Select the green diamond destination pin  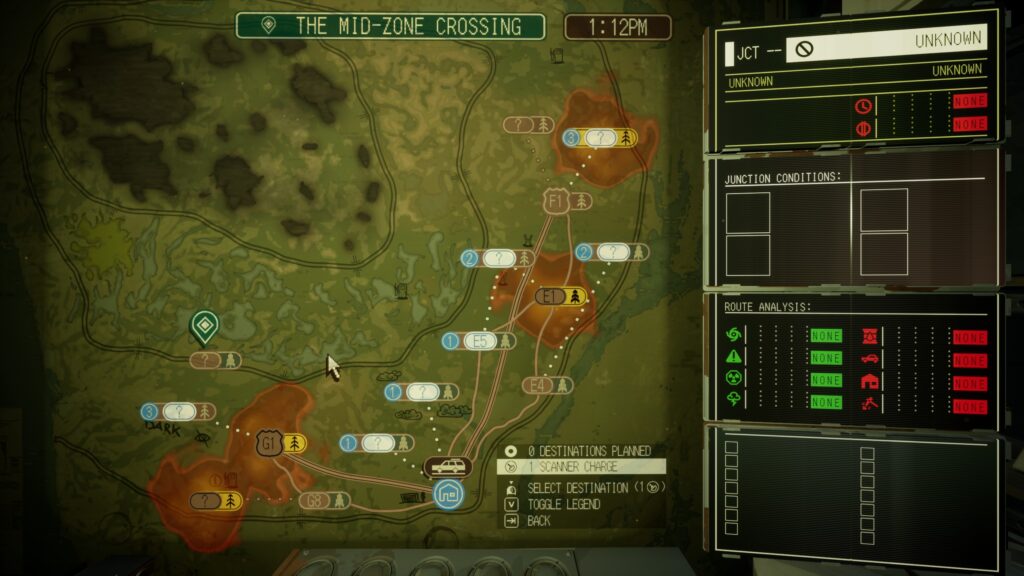tap(205, 326)
